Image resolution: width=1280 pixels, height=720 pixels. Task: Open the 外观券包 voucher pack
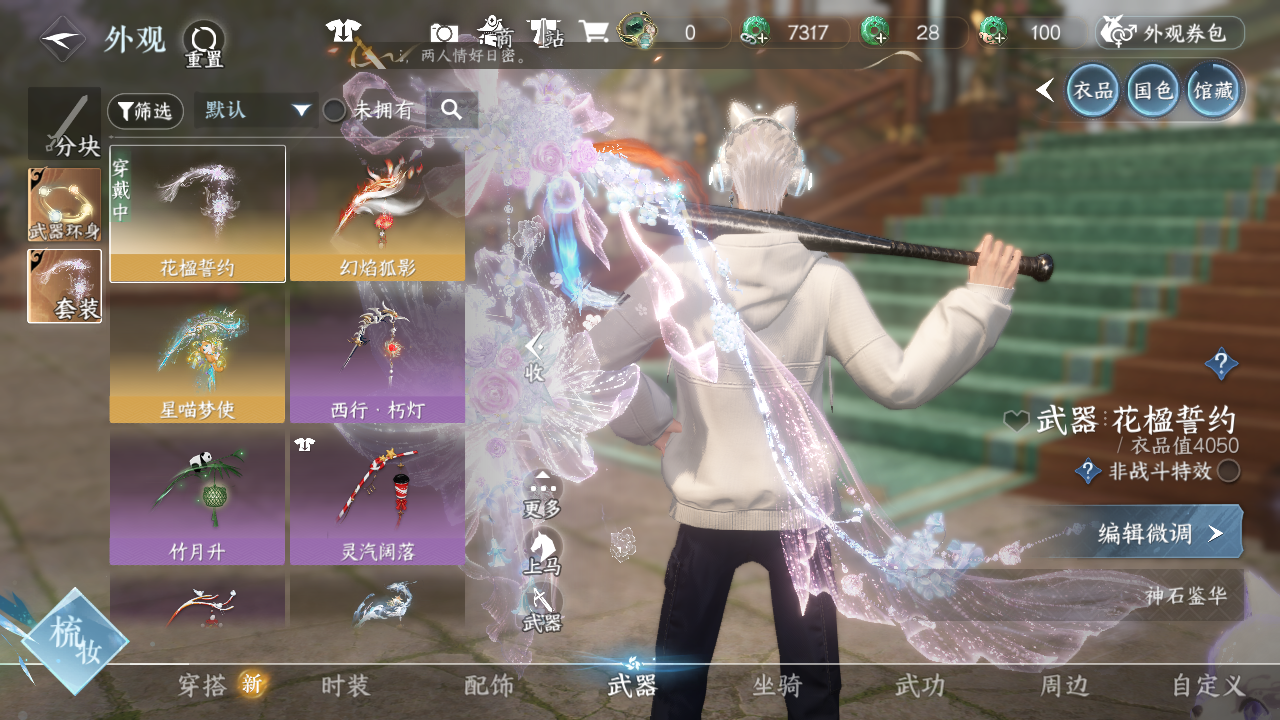1170,33
